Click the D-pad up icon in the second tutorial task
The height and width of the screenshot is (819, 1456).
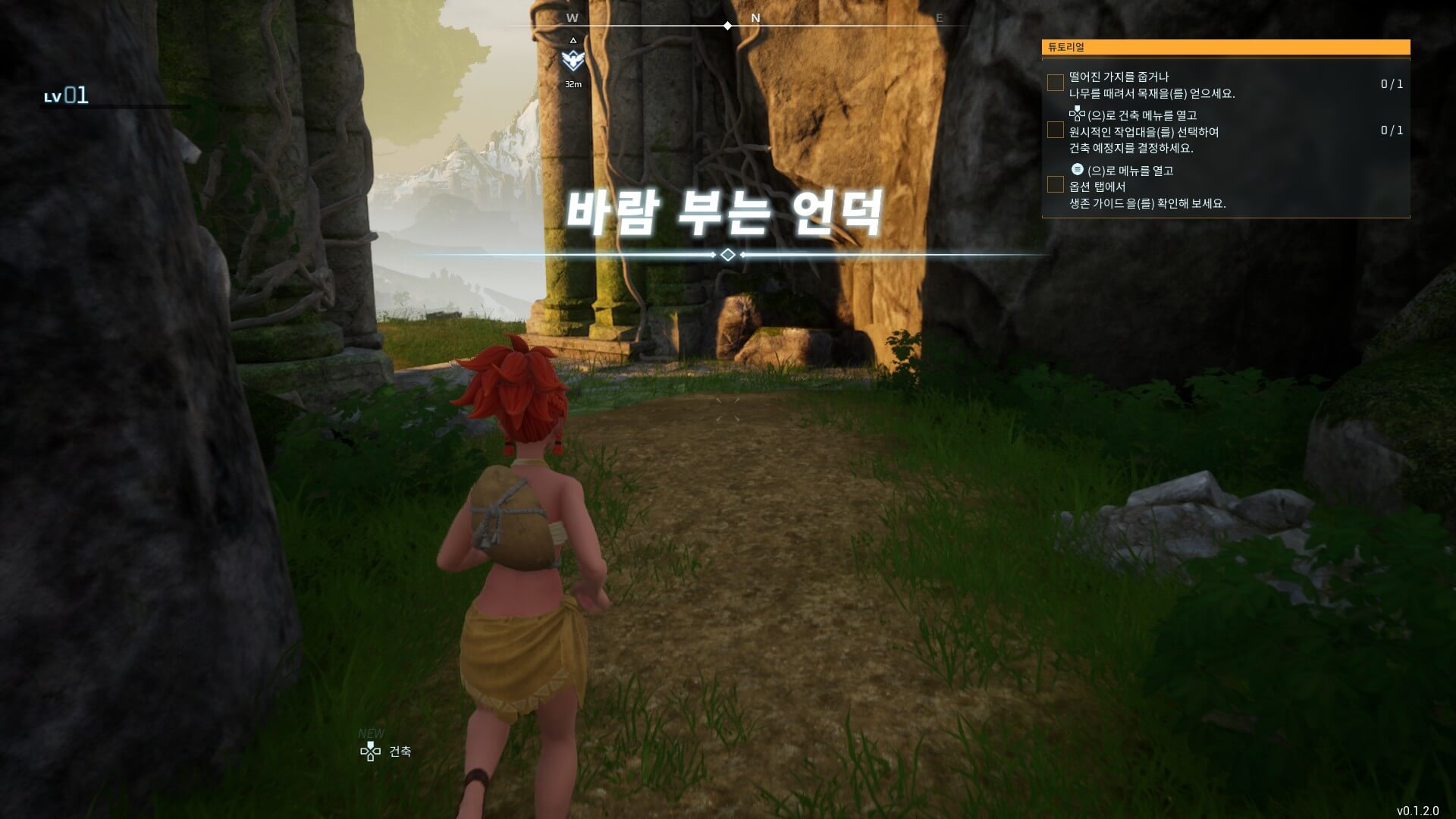pyautogui.click(x=1077, y=113)
